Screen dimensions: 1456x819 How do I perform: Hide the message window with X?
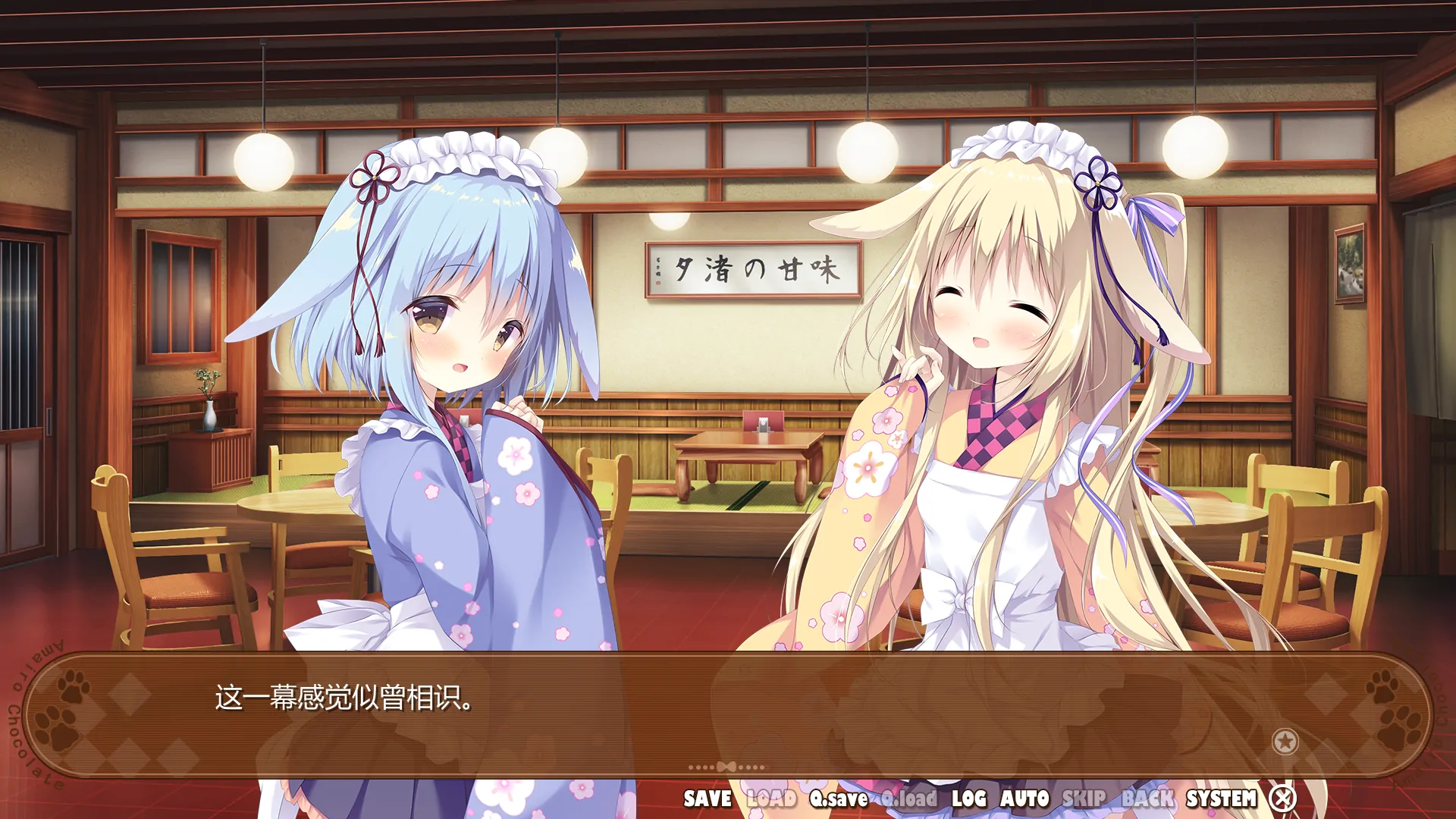pyautogui.click(x=1283, y=798)
